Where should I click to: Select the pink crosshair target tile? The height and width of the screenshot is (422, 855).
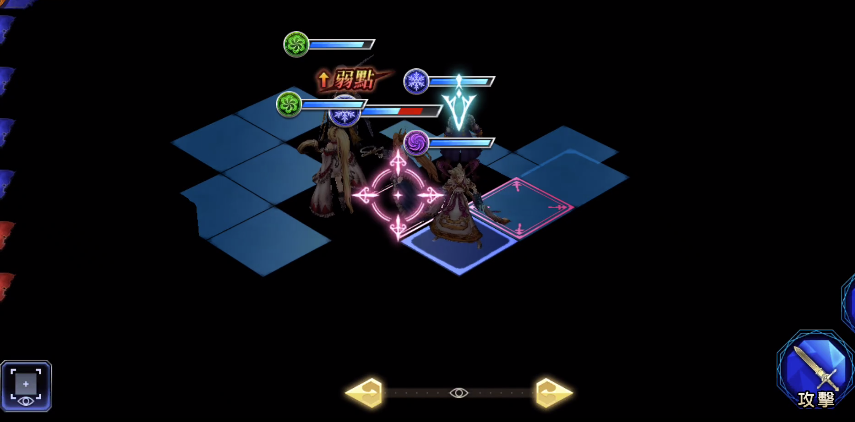pyautogui.click(x=397, y=195)
